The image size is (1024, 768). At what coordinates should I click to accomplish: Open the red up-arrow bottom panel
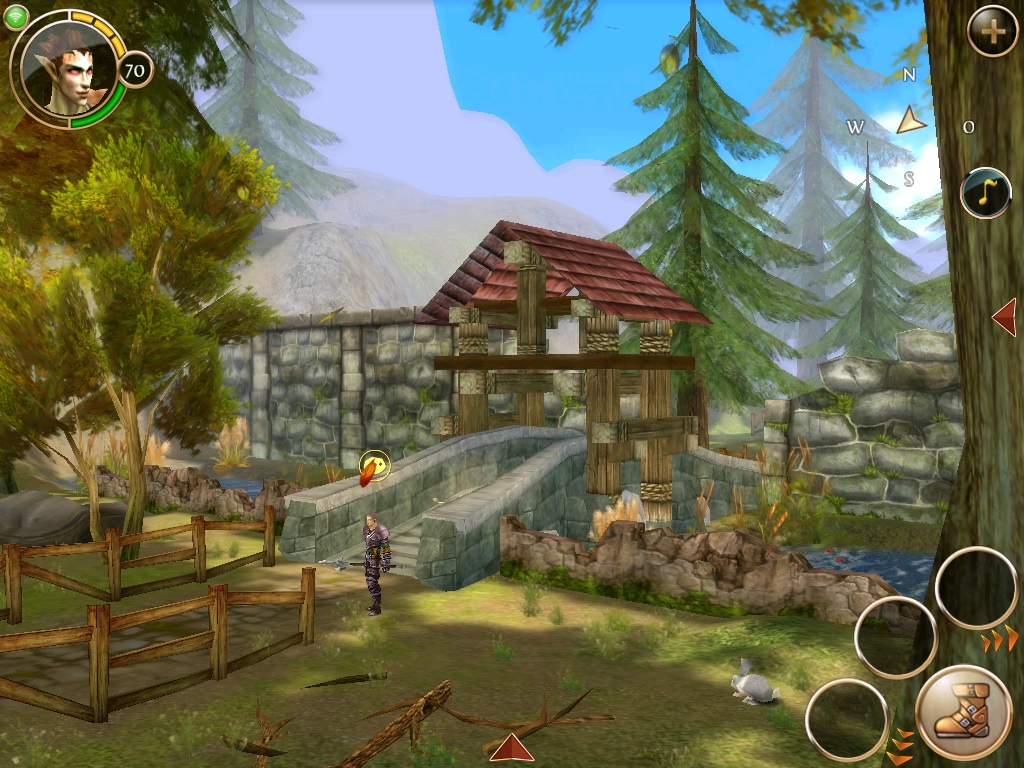pyautogui.click(x=512, y=747)
